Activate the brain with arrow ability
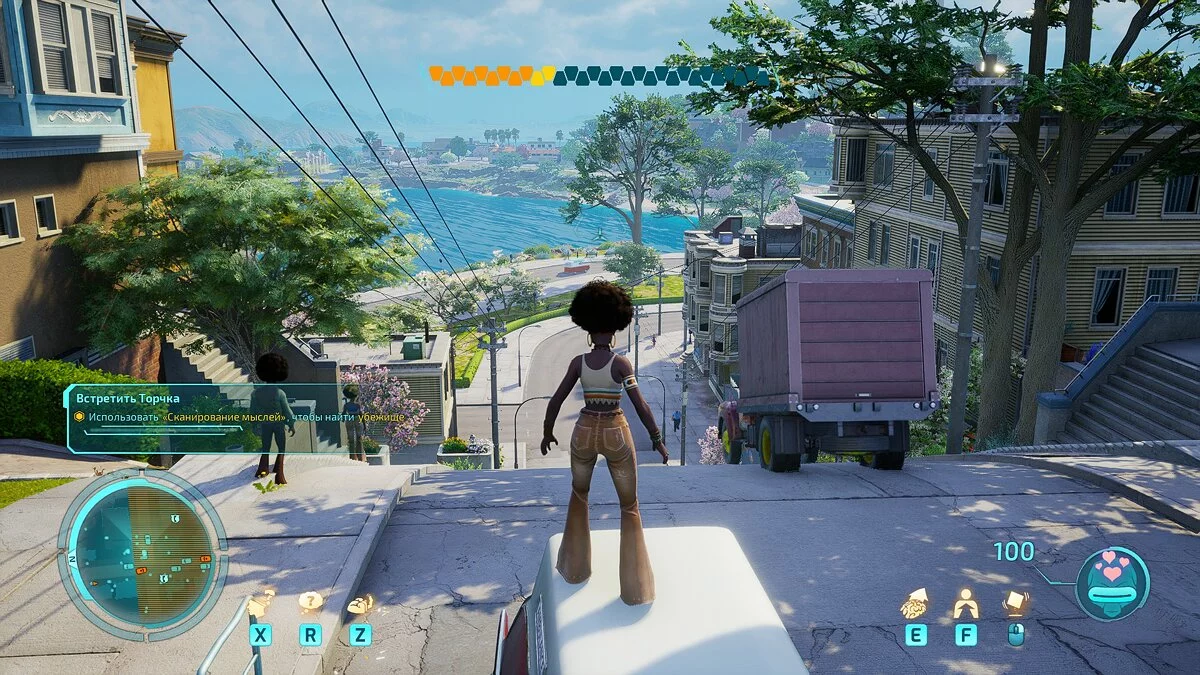1200x675 pixels. (x=915, y=603)
